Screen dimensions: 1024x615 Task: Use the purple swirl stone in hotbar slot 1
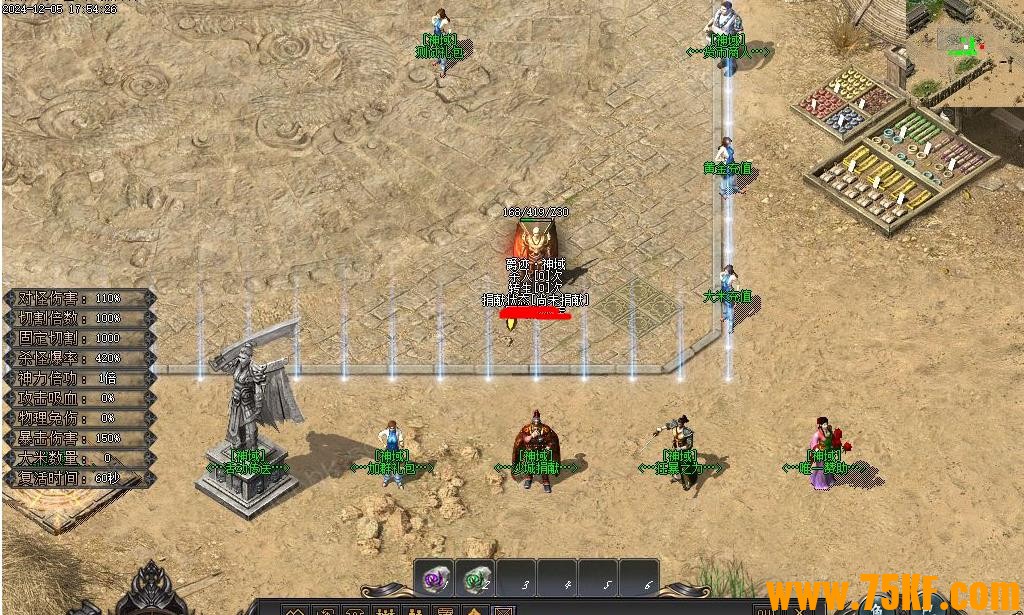click(x=434, y=578)
